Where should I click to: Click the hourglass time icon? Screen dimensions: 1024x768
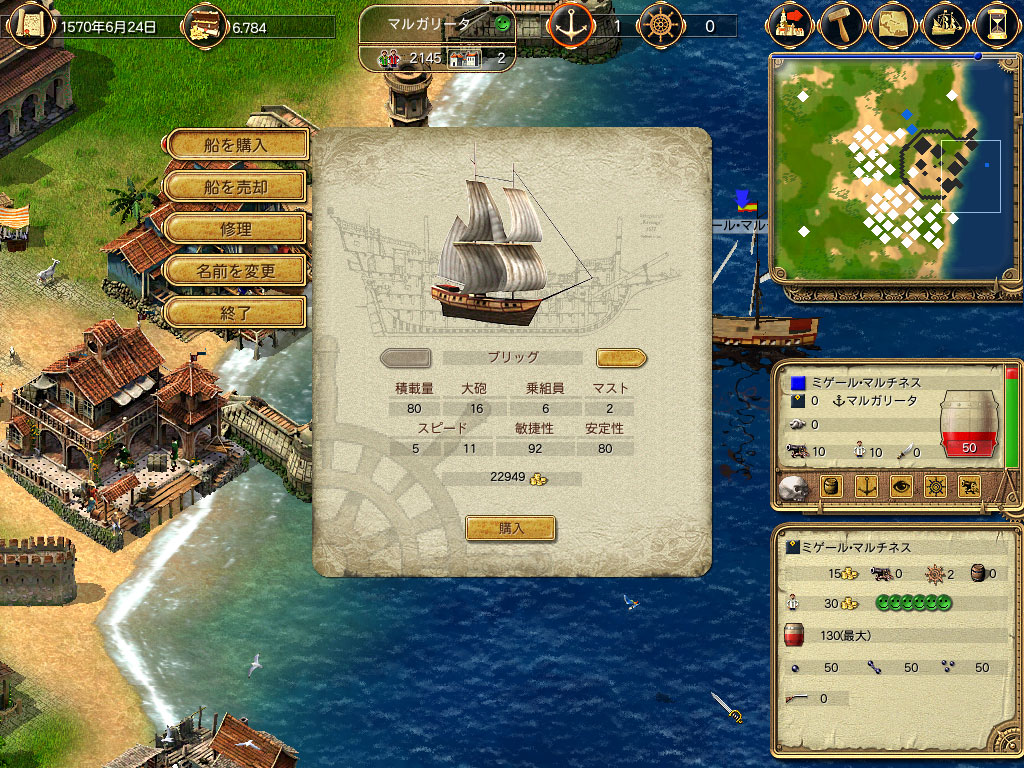[996, 22]
